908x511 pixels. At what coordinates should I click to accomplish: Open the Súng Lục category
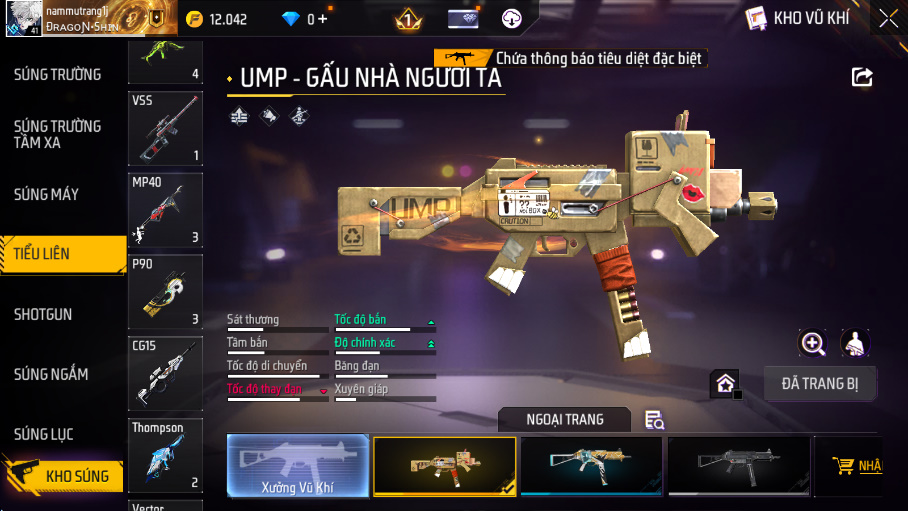click(x=44, y=434)
